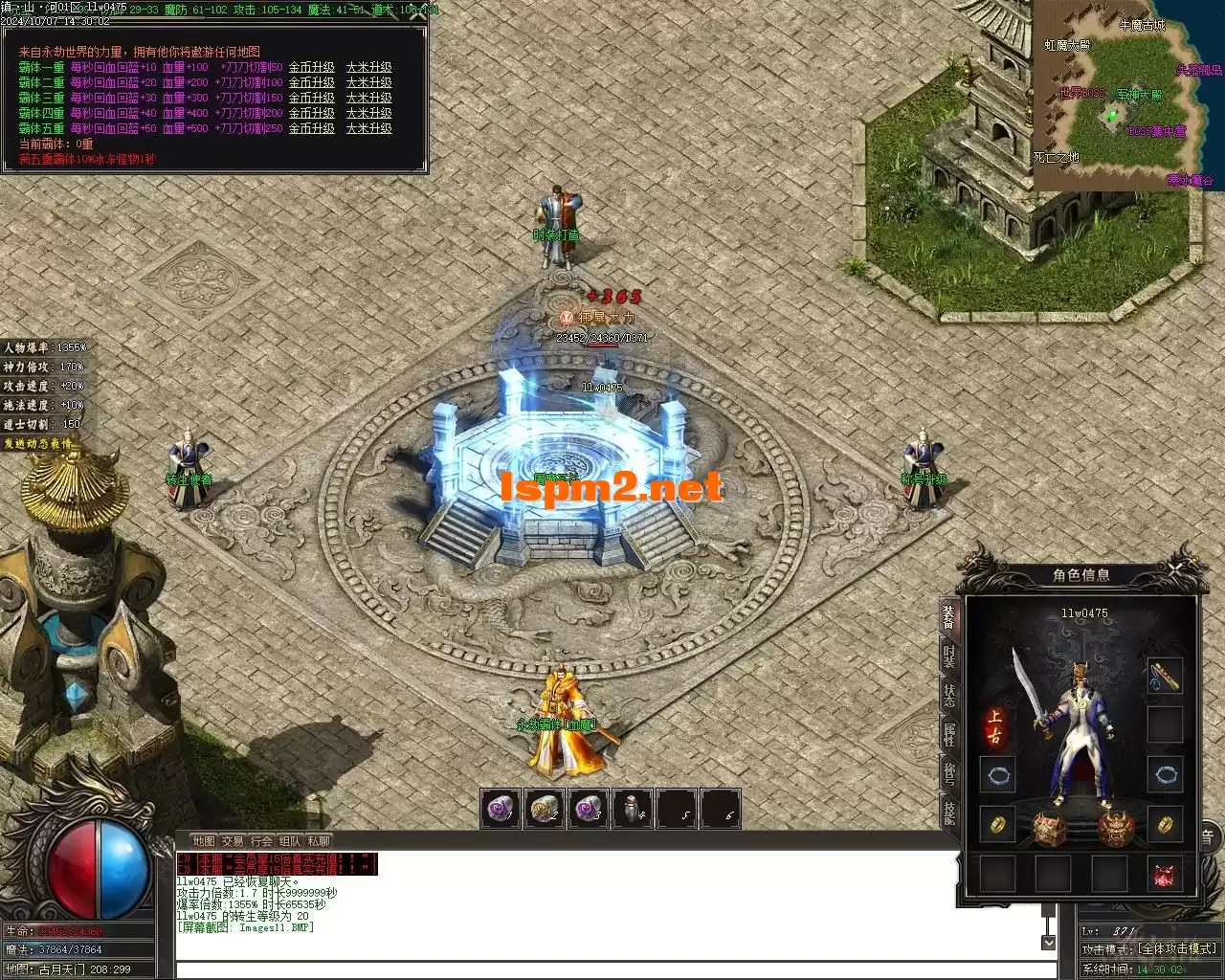Use the scroll in hotbar slot 1
Viewport: 1225px width, 980px height.
tap(500, 810)
